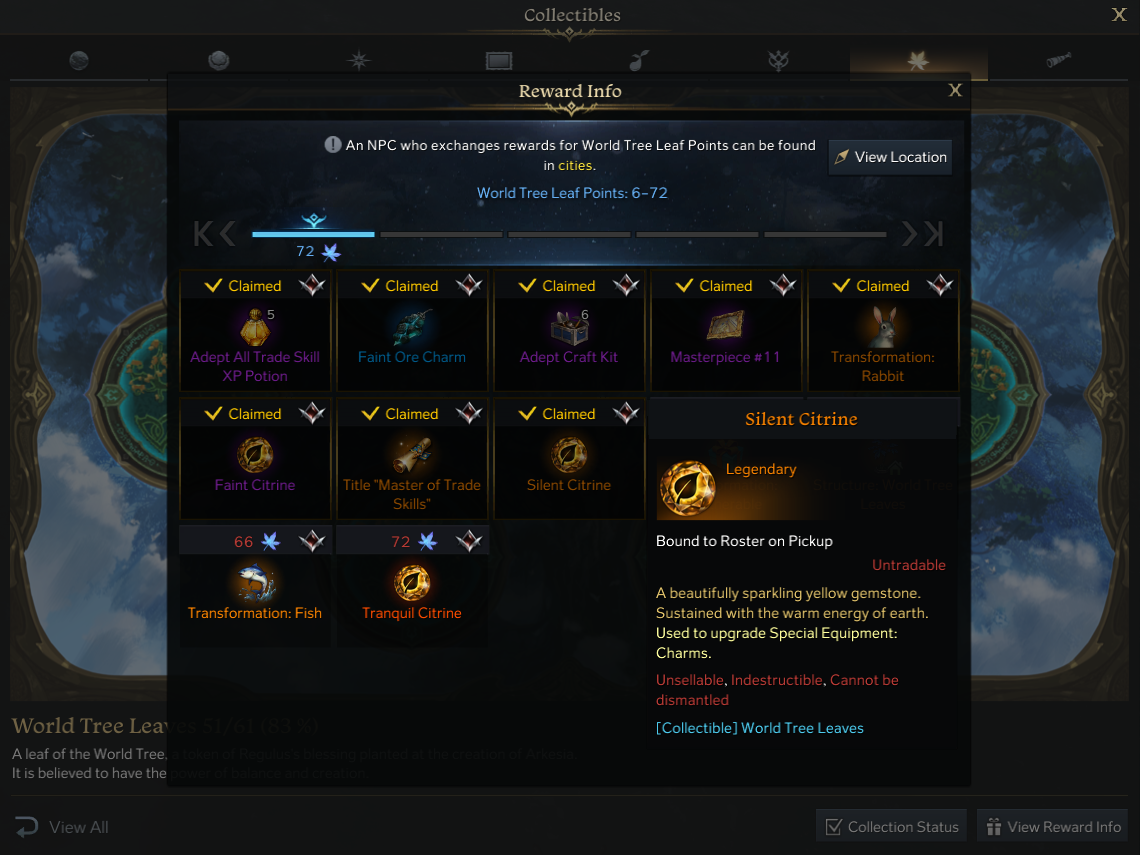The image size is (1140, 855).
Task: Jump to the last reward page
Action: (934, 234)
